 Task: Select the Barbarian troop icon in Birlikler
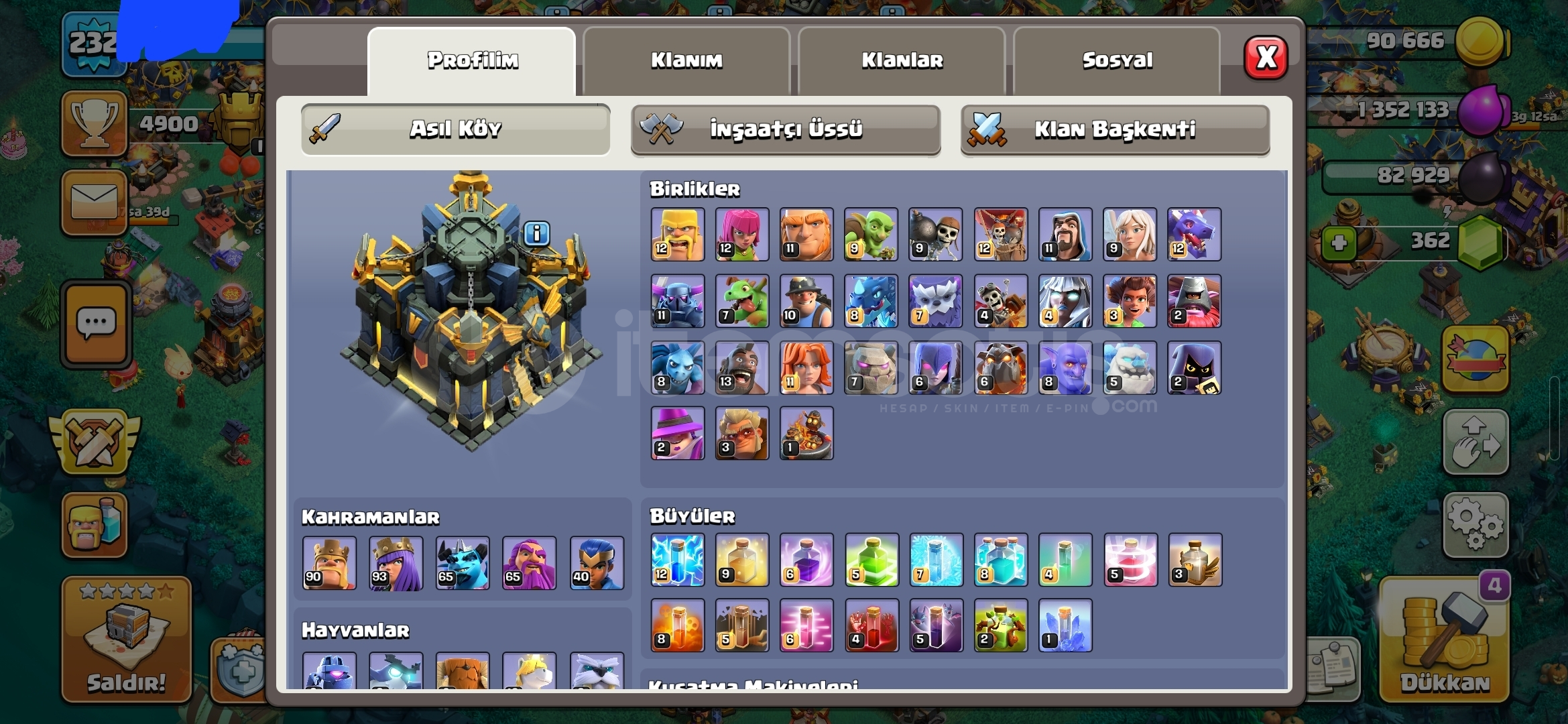pyautogui.click(x=677, y=235)
